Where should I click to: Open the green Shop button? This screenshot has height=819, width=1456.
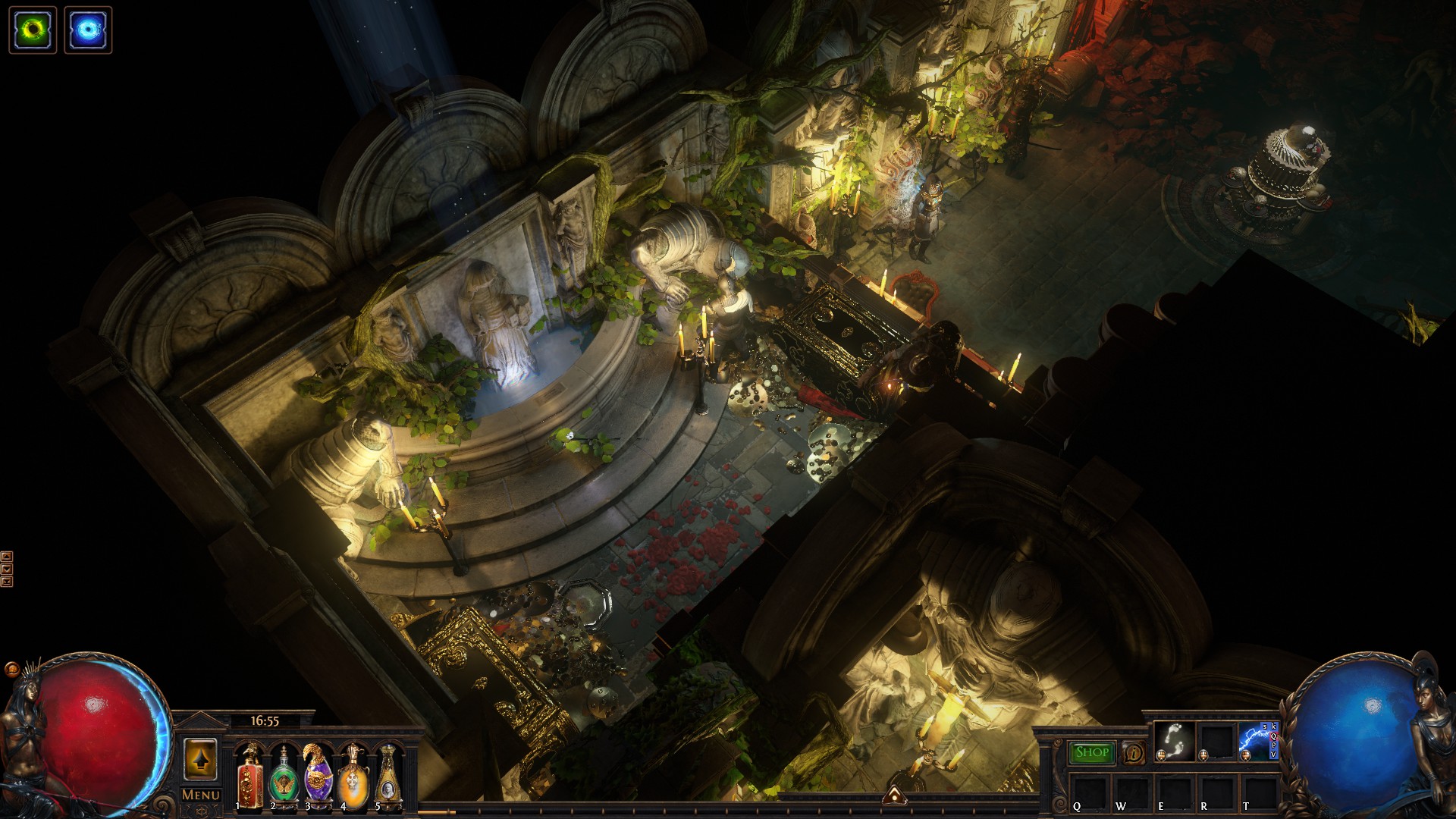coord(1092,752)
